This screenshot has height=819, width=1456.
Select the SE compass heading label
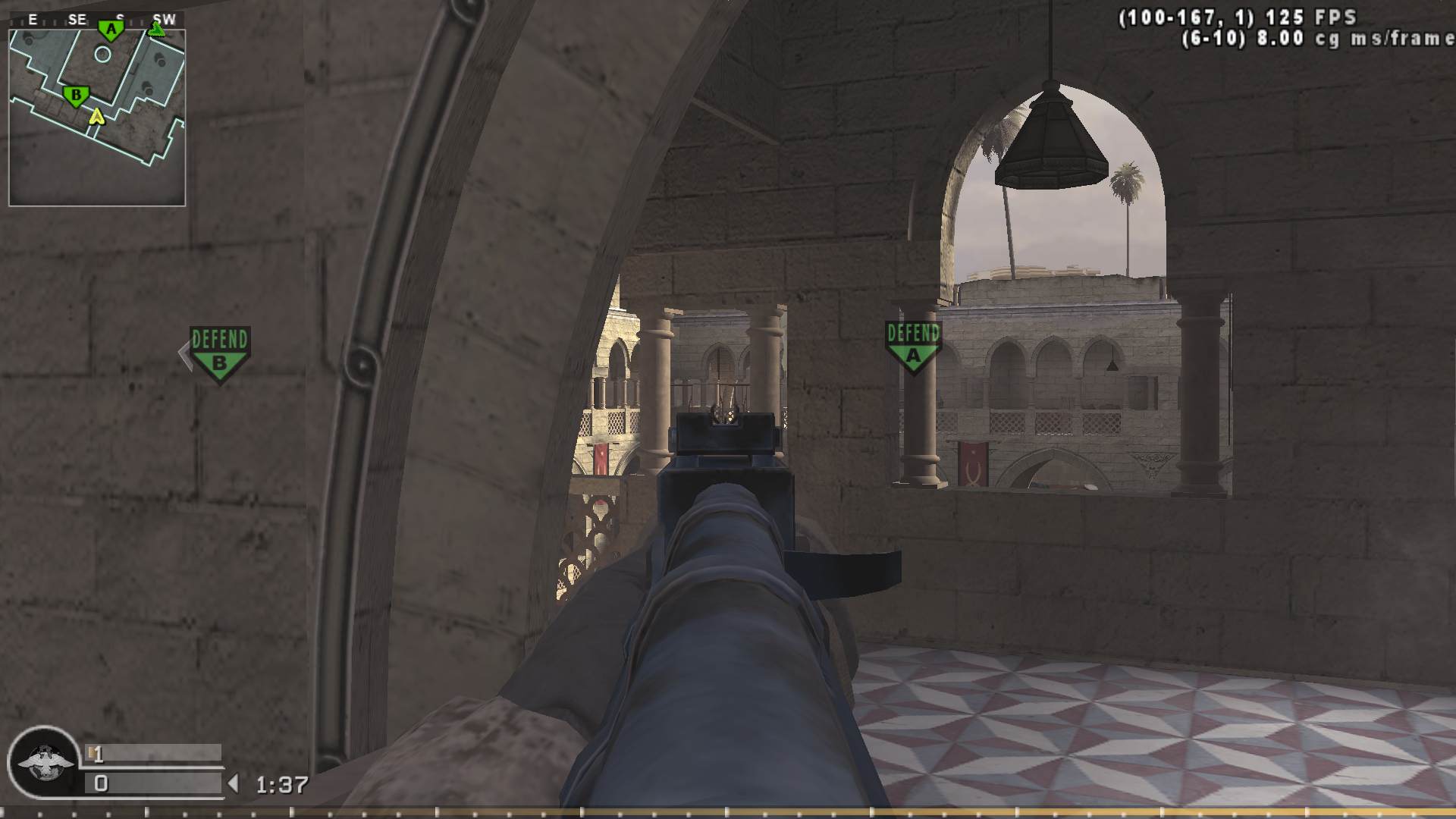pyautogui.click(x=77, y=19)
